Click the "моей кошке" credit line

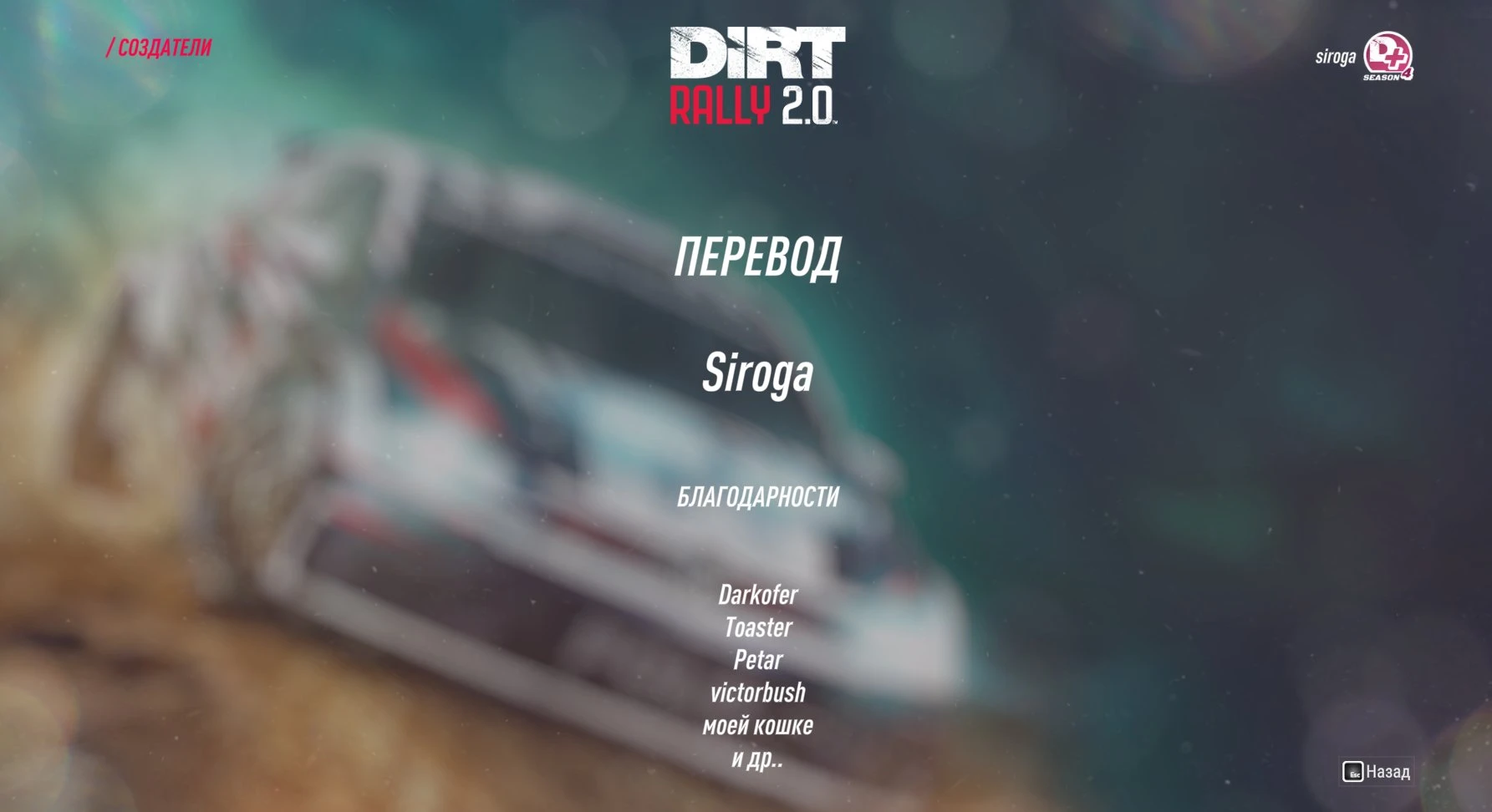point(757,726)
